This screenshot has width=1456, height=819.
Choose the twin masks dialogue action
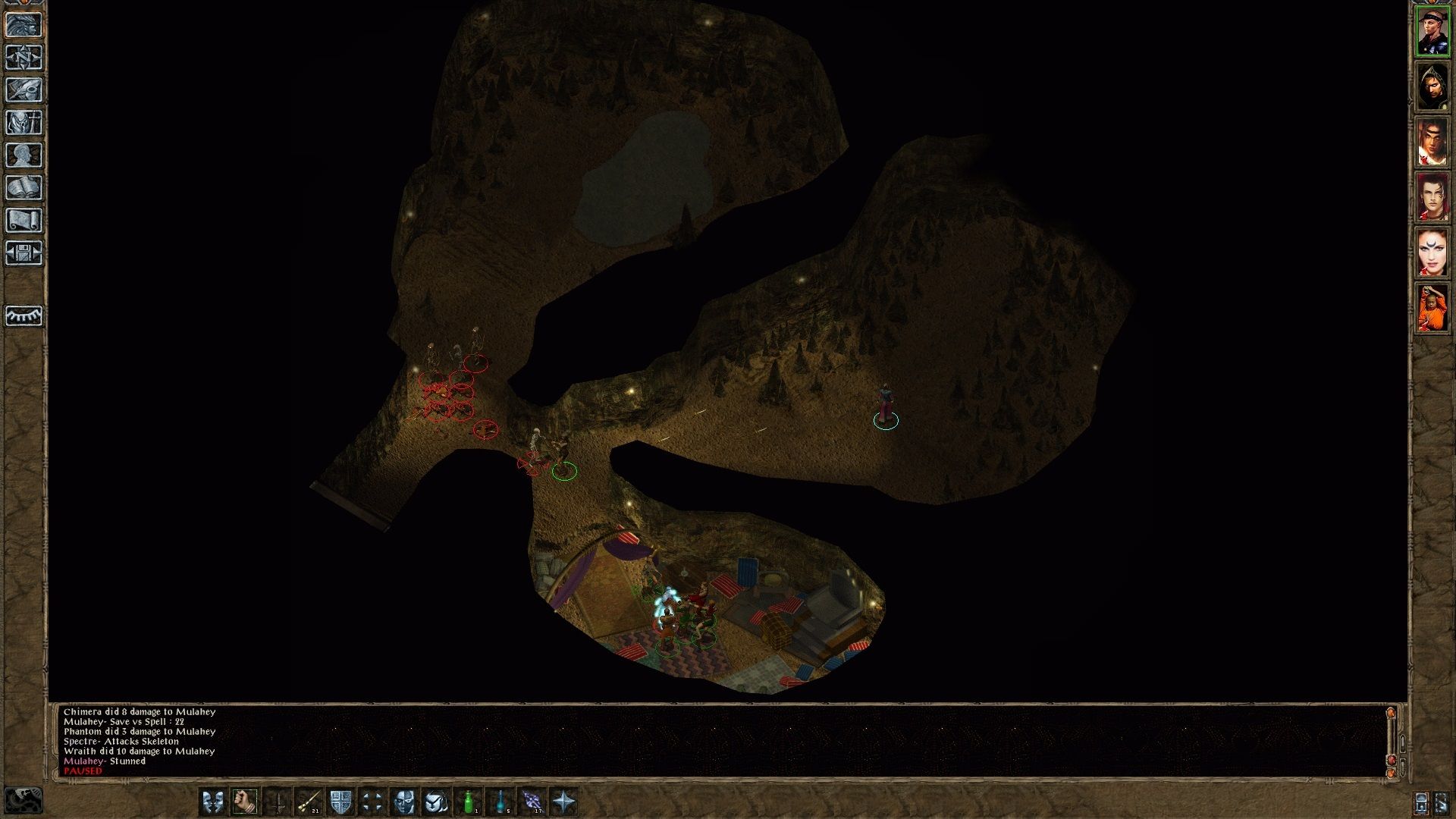point(212,802)
